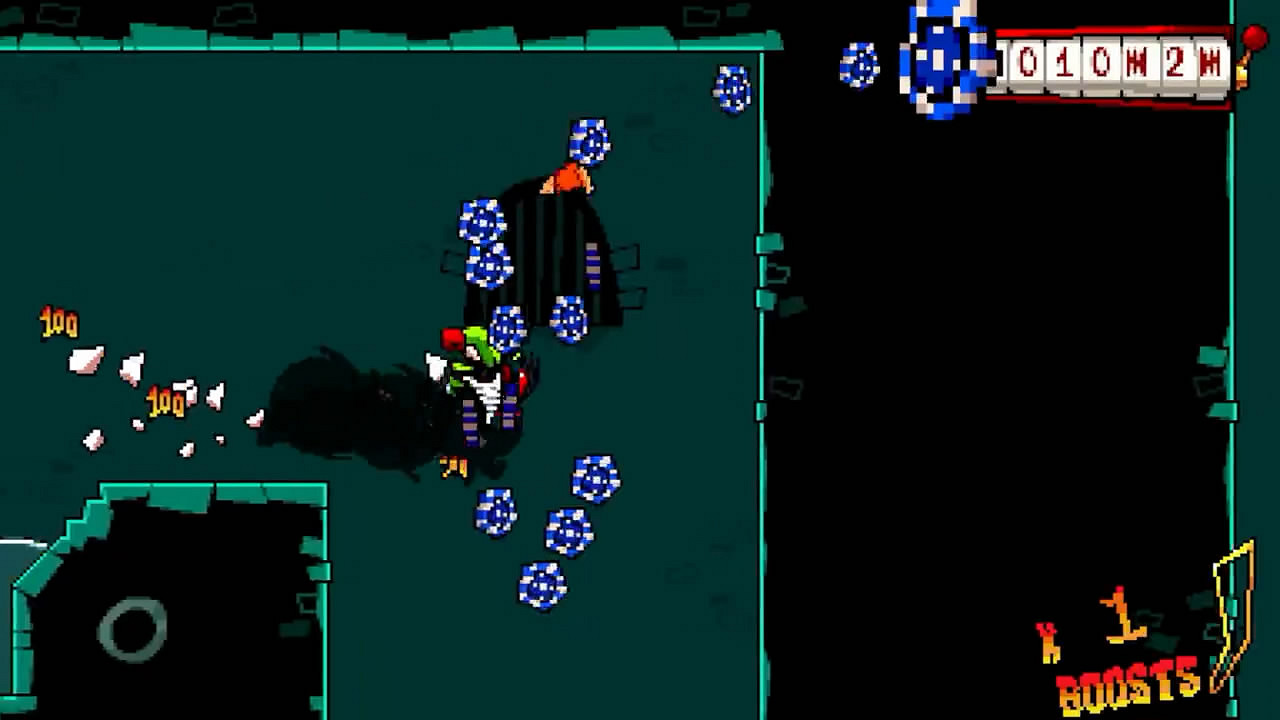Click the bottom-most chip in the cluster
1280x720 pixels.
(x=540, y=585)
